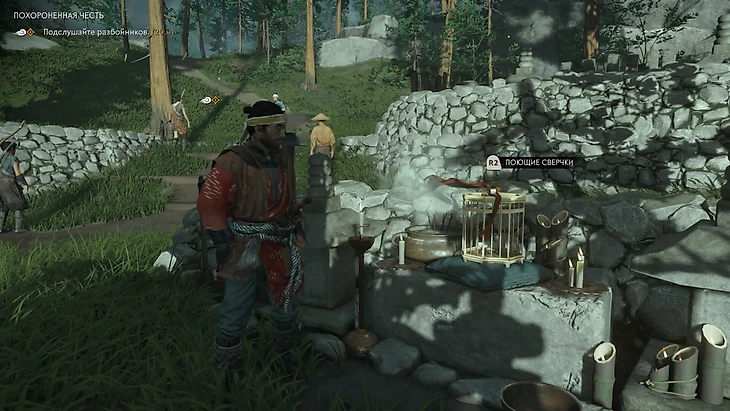Select the «Подслушайте разбойников» objective text
The height and width of the screenshot is (411, 730).
pyautogui.click(x=95, y=32)
